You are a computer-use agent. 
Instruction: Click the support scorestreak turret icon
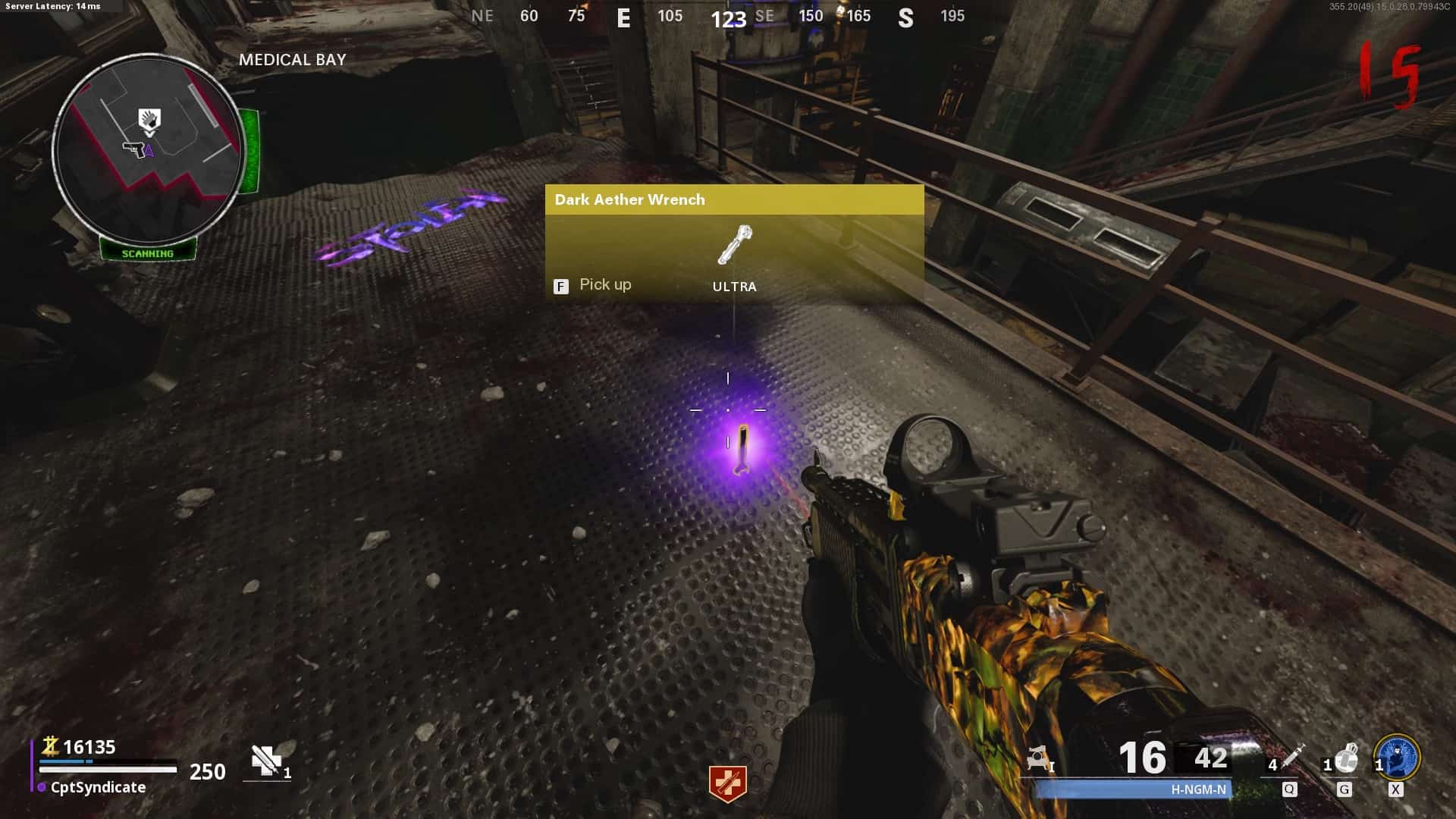coord(1037,758)
